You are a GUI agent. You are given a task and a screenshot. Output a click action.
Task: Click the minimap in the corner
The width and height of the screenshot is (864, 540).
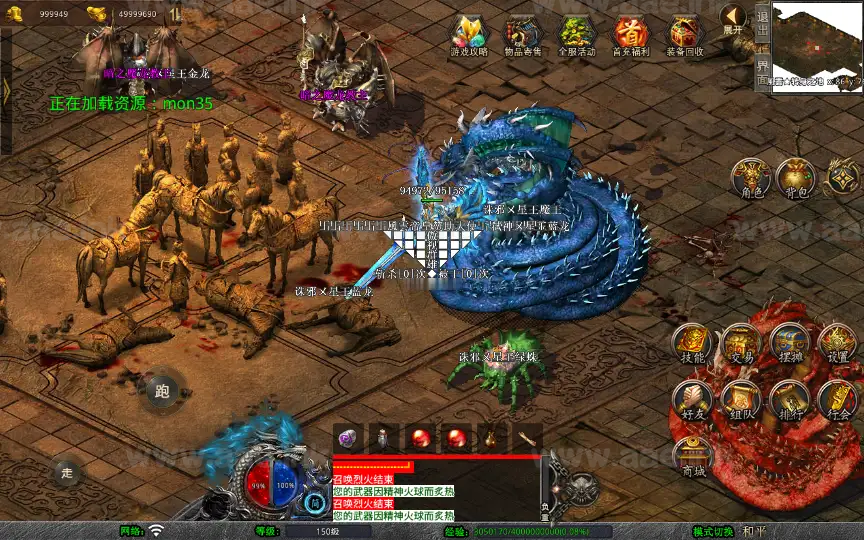[818, 43]
